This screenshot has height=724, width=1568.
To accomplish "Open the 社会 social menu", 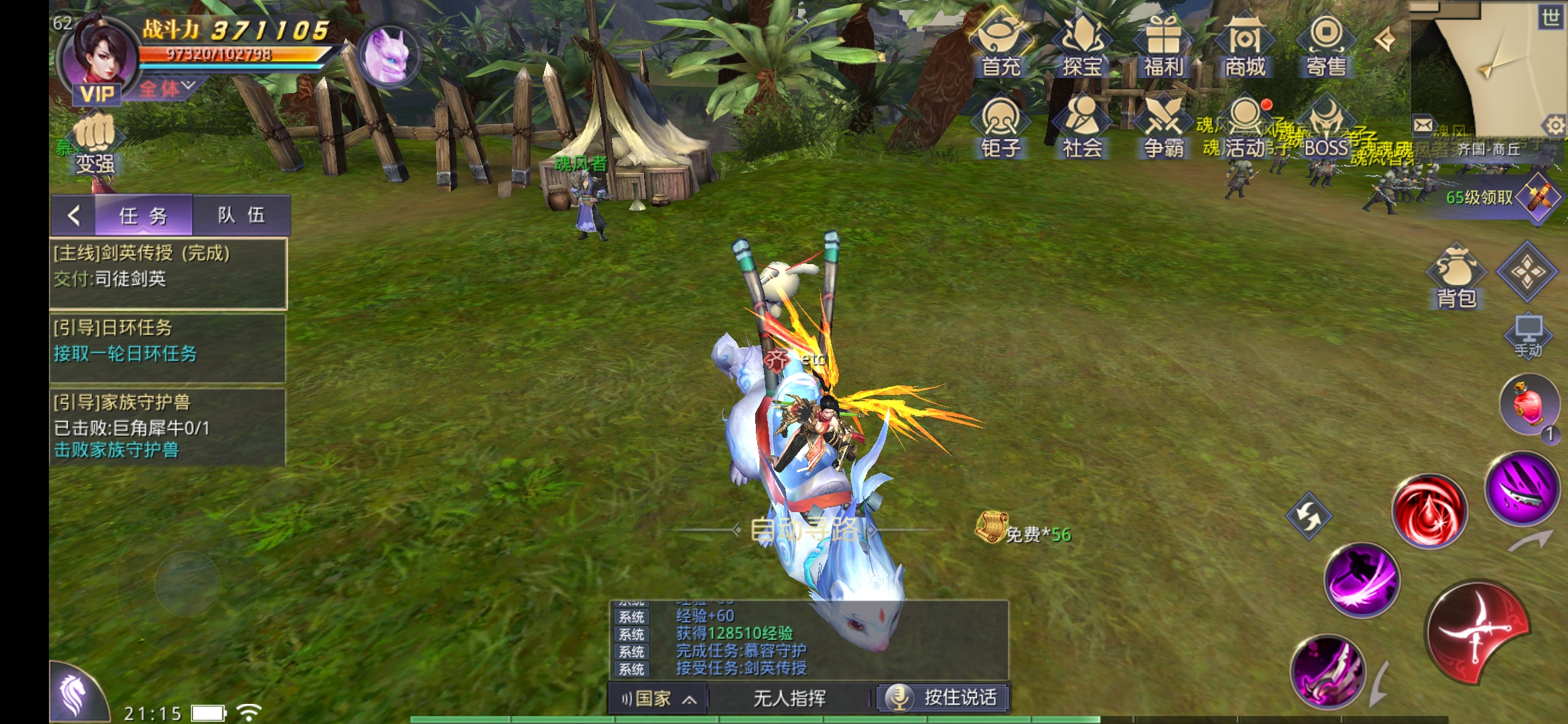I will tap(1082, 126).
